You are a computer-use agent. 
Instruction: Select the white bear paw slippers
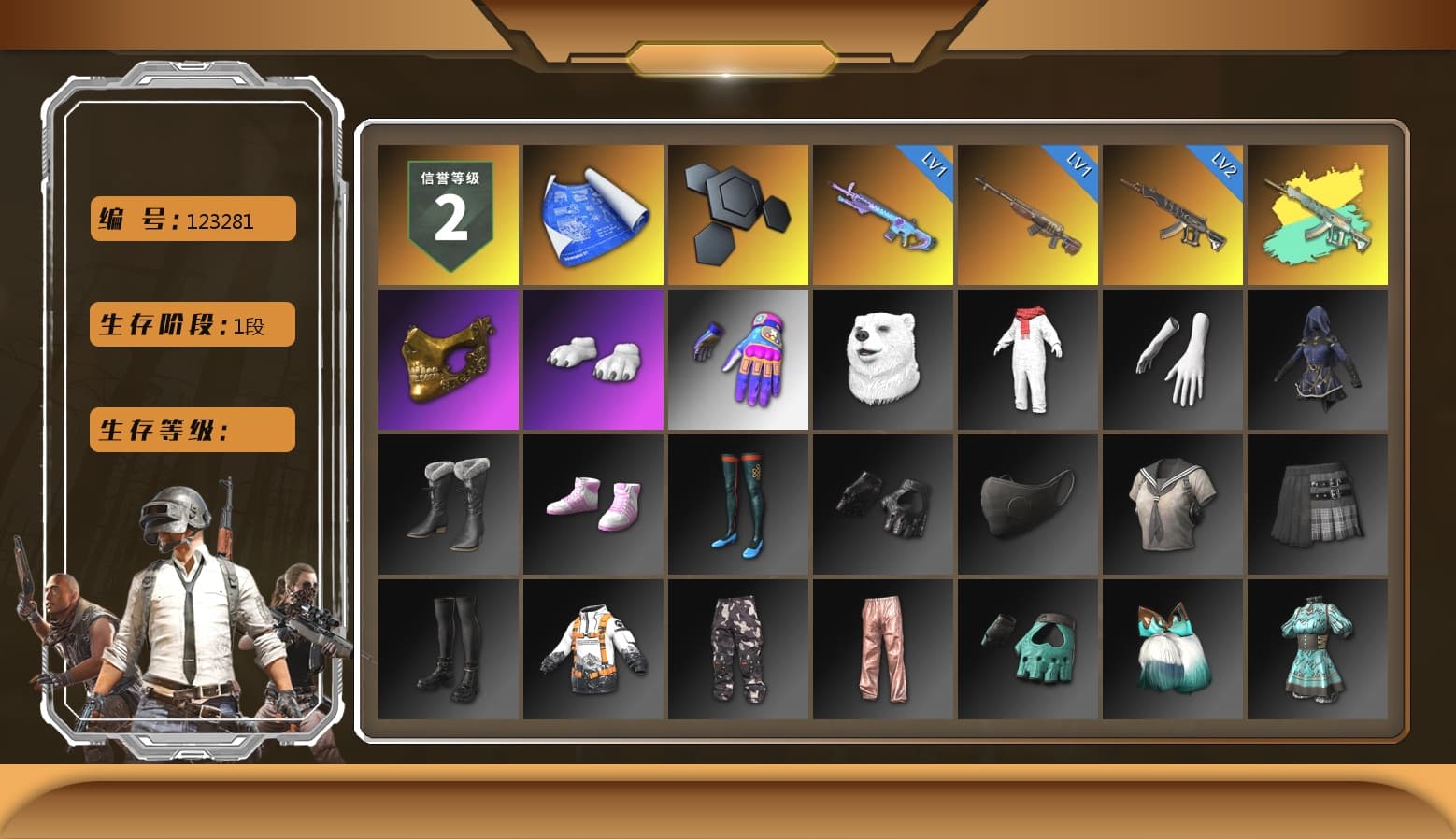tap(592, 359)
